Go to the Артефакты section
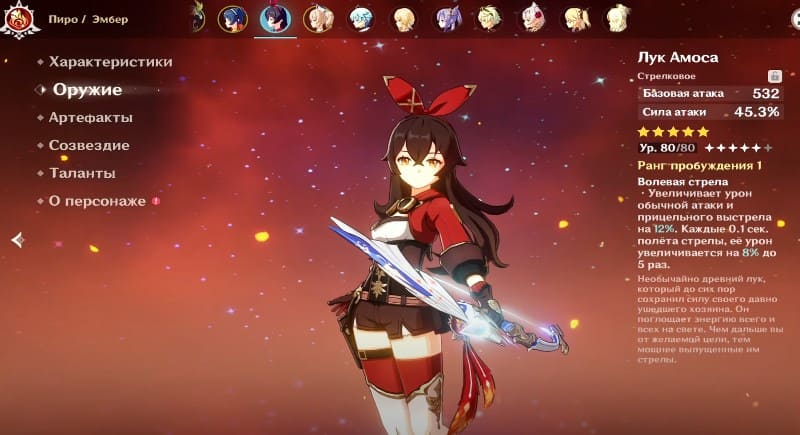The image size is (800, 435). (90, 118)
